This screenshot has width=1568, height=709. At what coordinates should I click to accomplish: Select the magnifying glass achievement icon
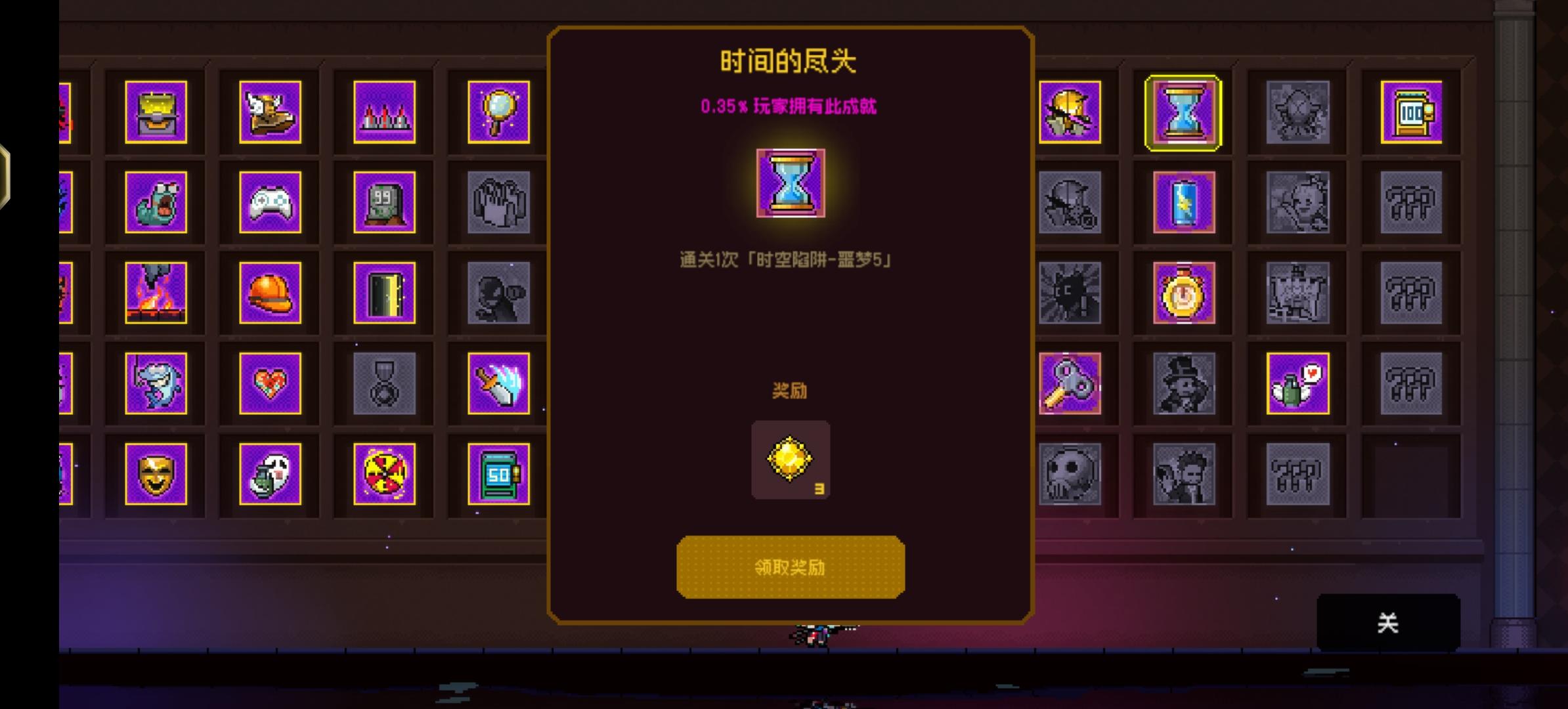(x=499, y=112)
